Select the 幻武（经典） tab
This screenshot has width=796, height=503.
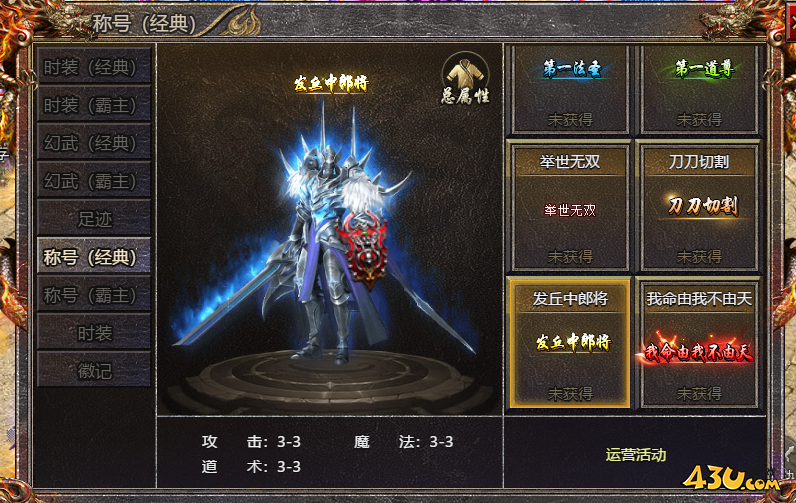(x=94, y=143)
